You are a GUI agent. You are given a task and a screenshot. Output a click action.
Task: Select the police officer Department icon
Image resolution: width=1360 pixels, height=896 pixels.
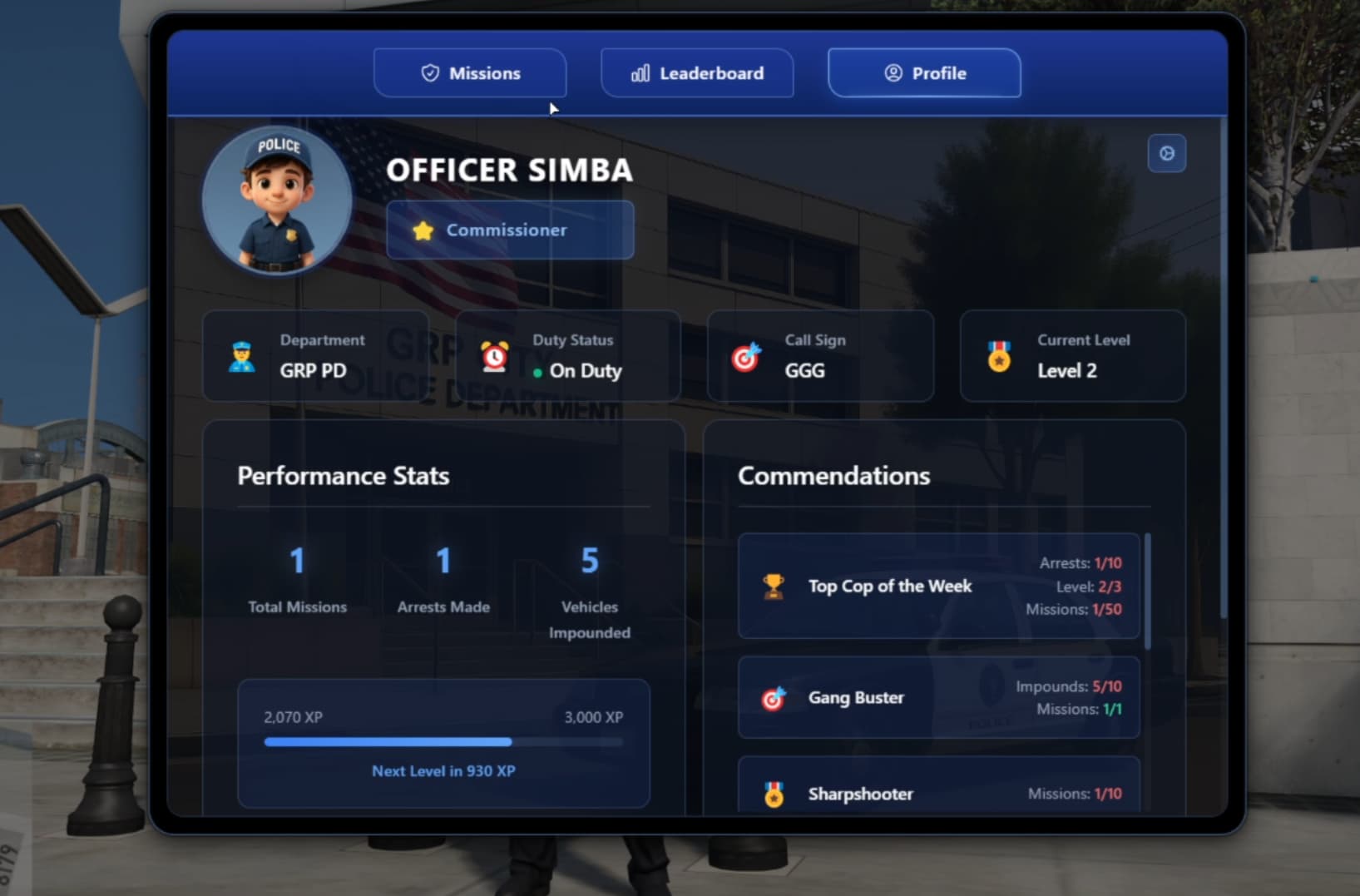tap(241, 355)
